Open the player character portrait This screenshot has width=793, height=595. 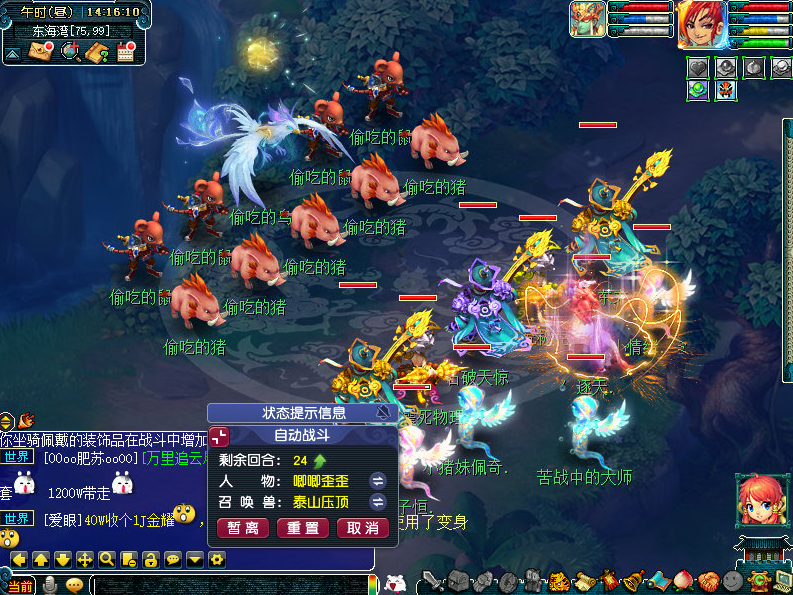(701, 24)
